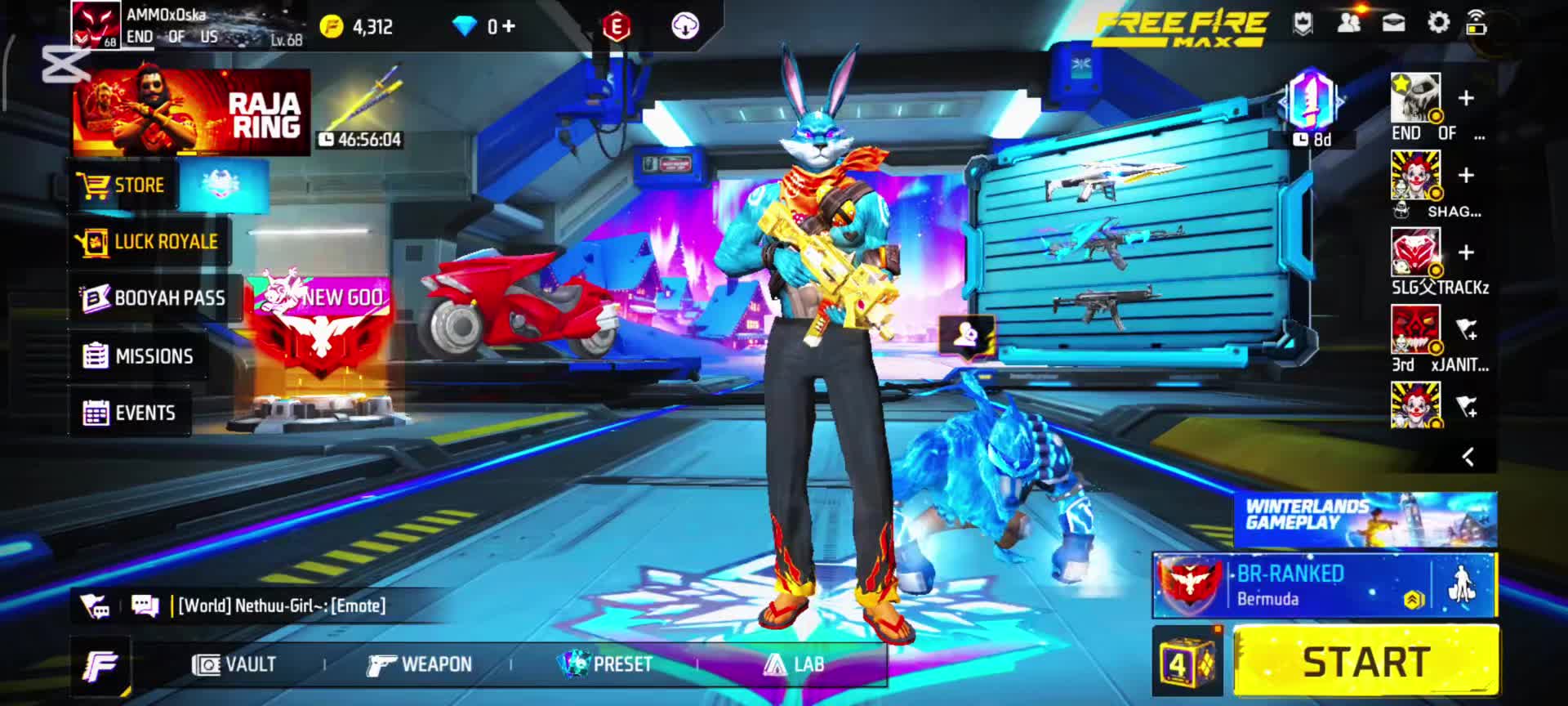Open the World chat box
The width and height of the screenshot is (1568, 706).
click(x=278, y=605)
